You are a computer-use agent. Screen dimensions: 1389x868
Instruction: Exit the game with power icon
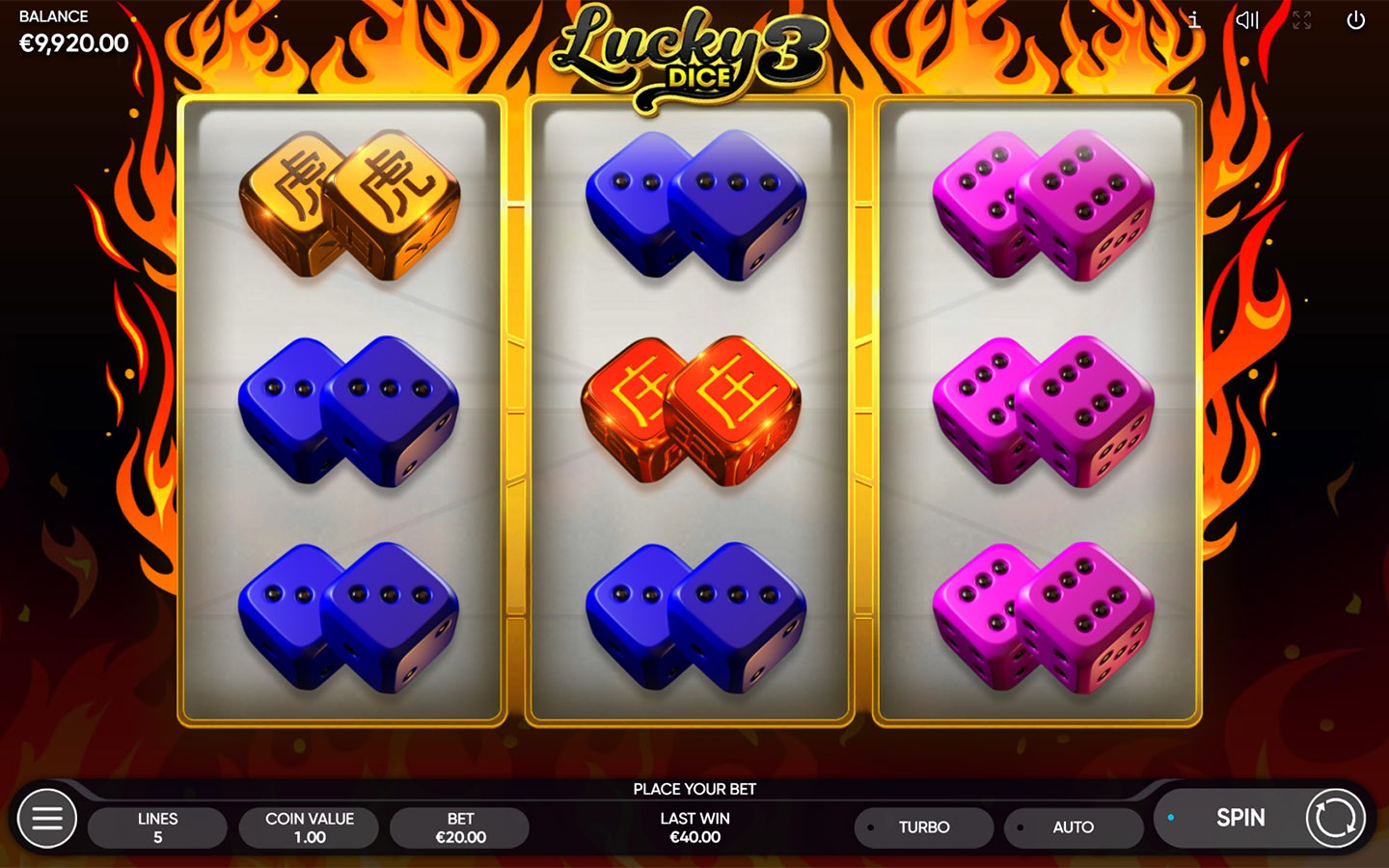1355,20
